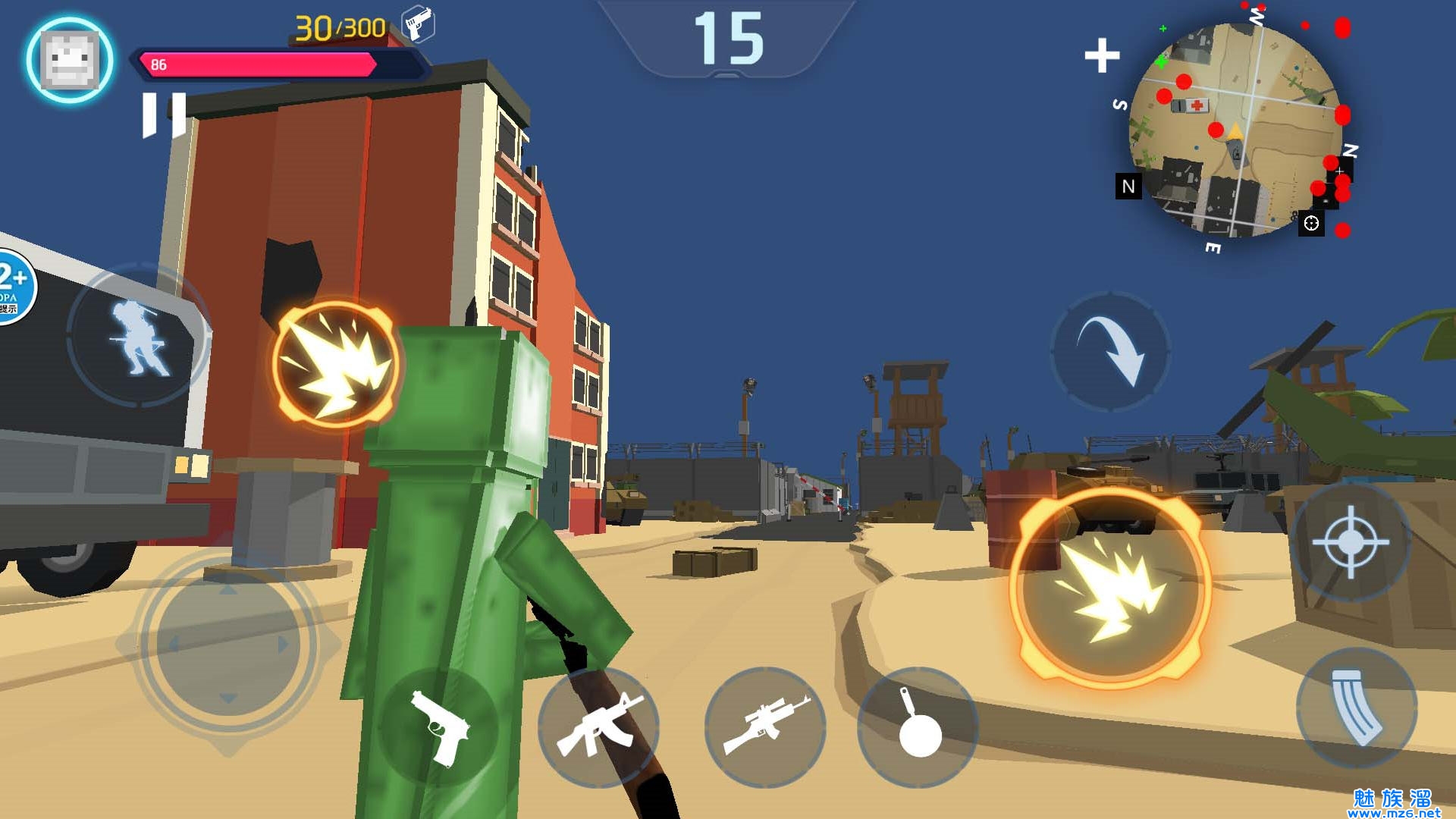Toggle the minimap's N north-lock button

pyautogui.click(x=1128, y=186)
